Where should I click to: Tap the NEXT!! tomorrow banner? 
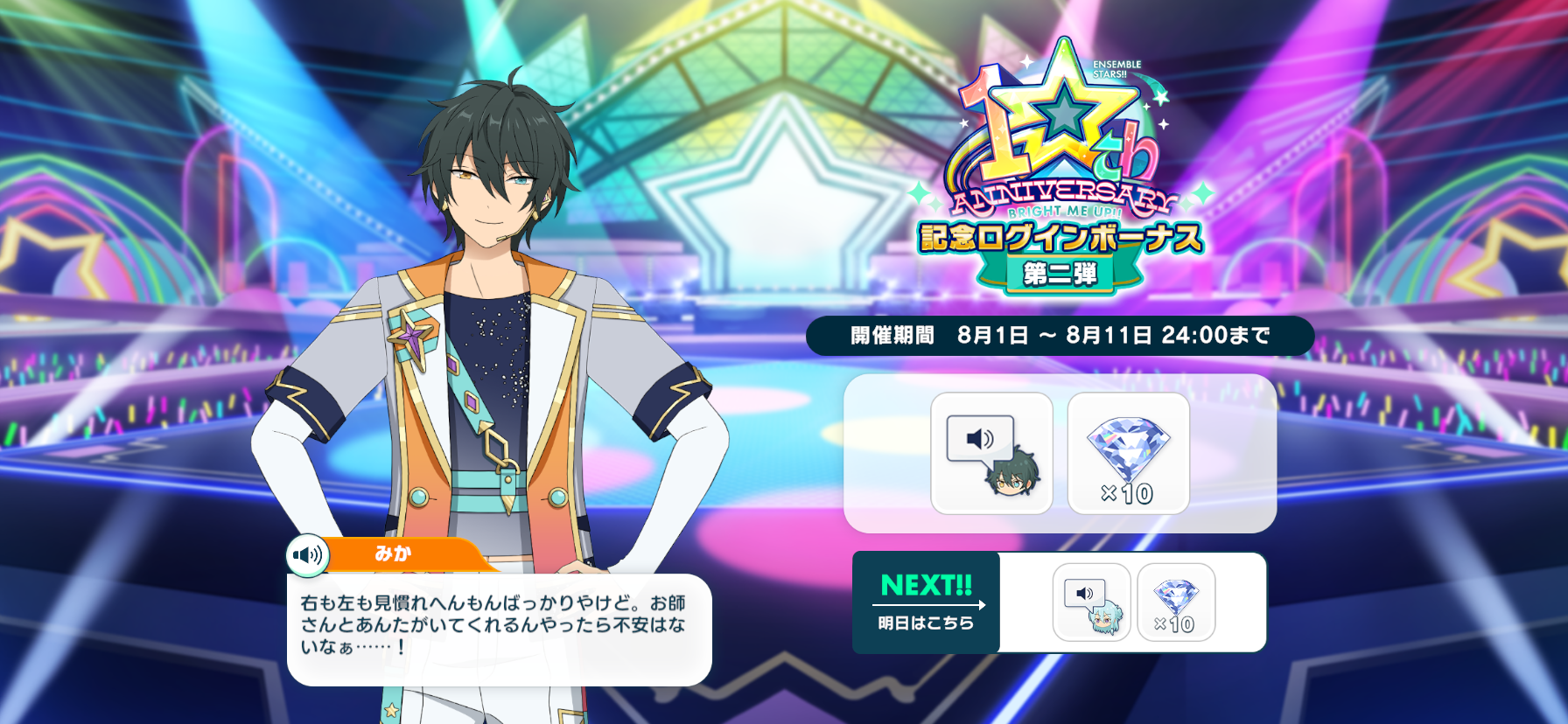coord(926,602)
